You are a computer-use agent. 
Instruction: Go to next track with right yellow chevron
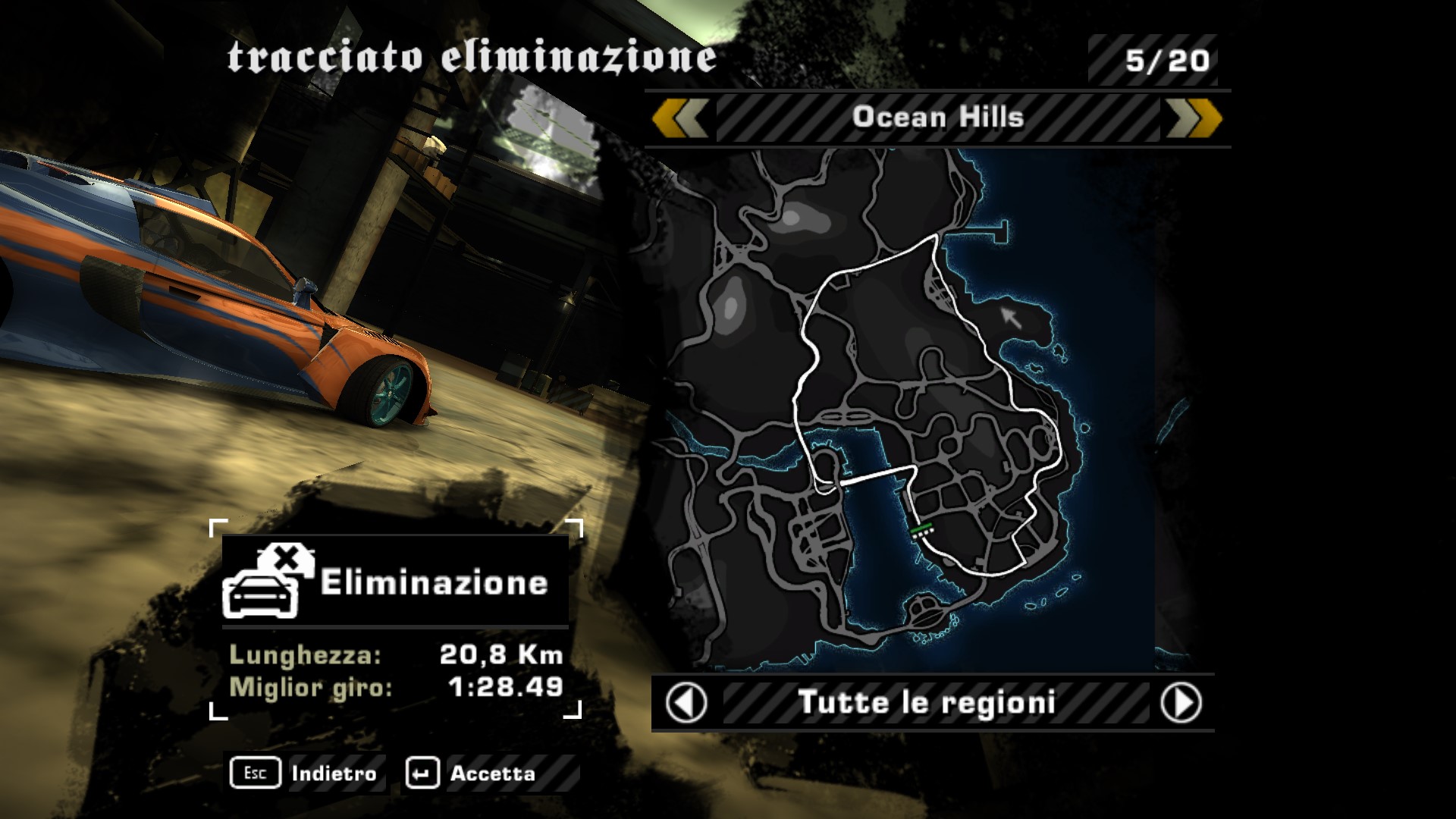(1194, 118)
